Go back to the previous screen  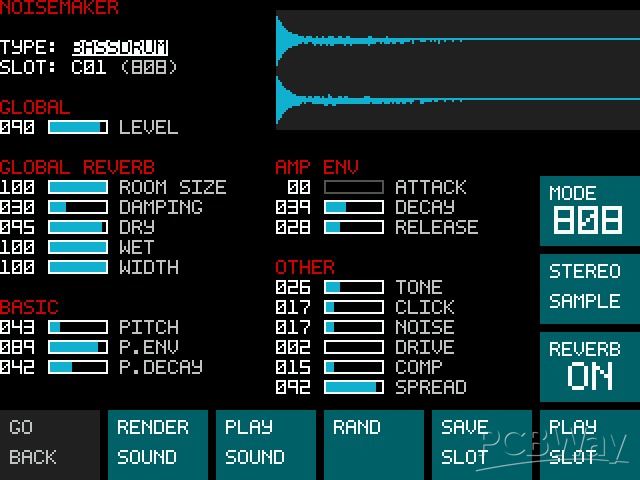[49, 443]
